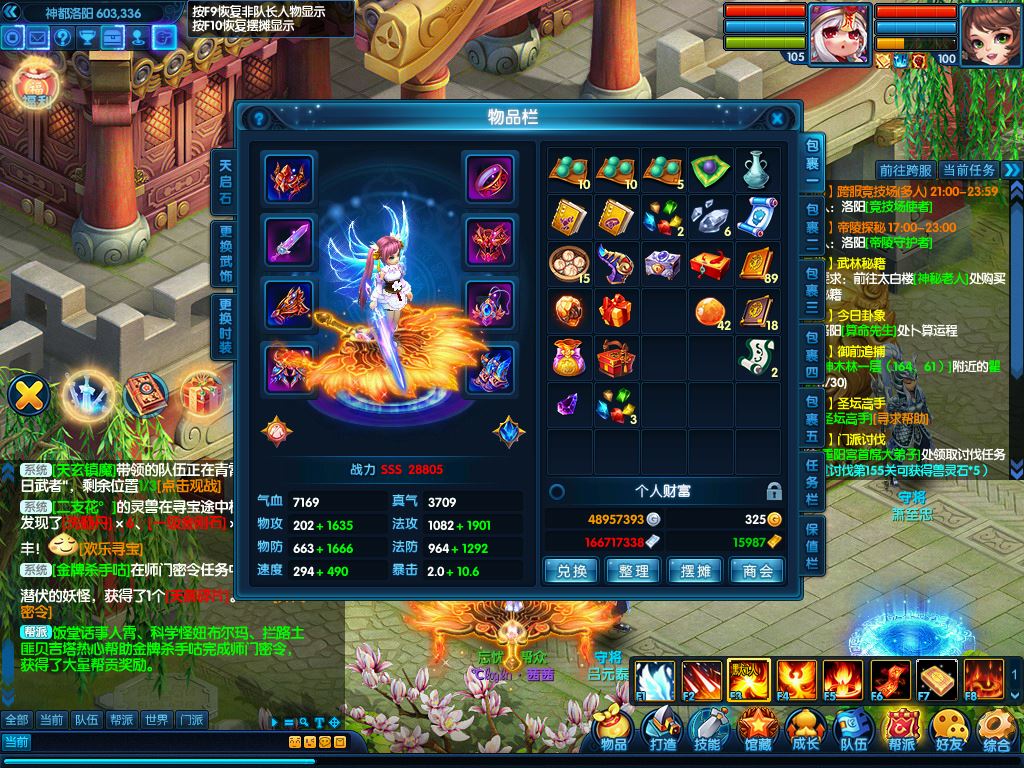Open the 更换时装 costume tab
The width and height of the screenshot is (1024, 768).
pos(225,326)
